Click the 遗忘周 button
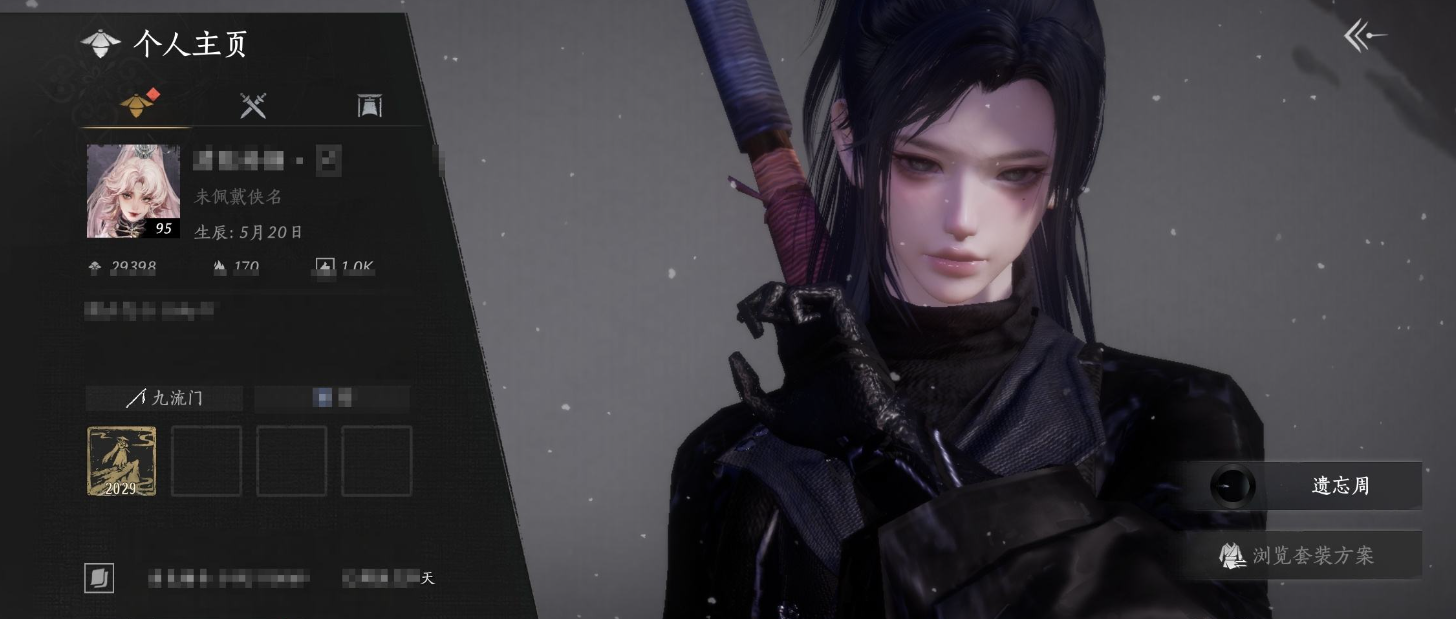1456x619 pixels. pos(1315,486)
